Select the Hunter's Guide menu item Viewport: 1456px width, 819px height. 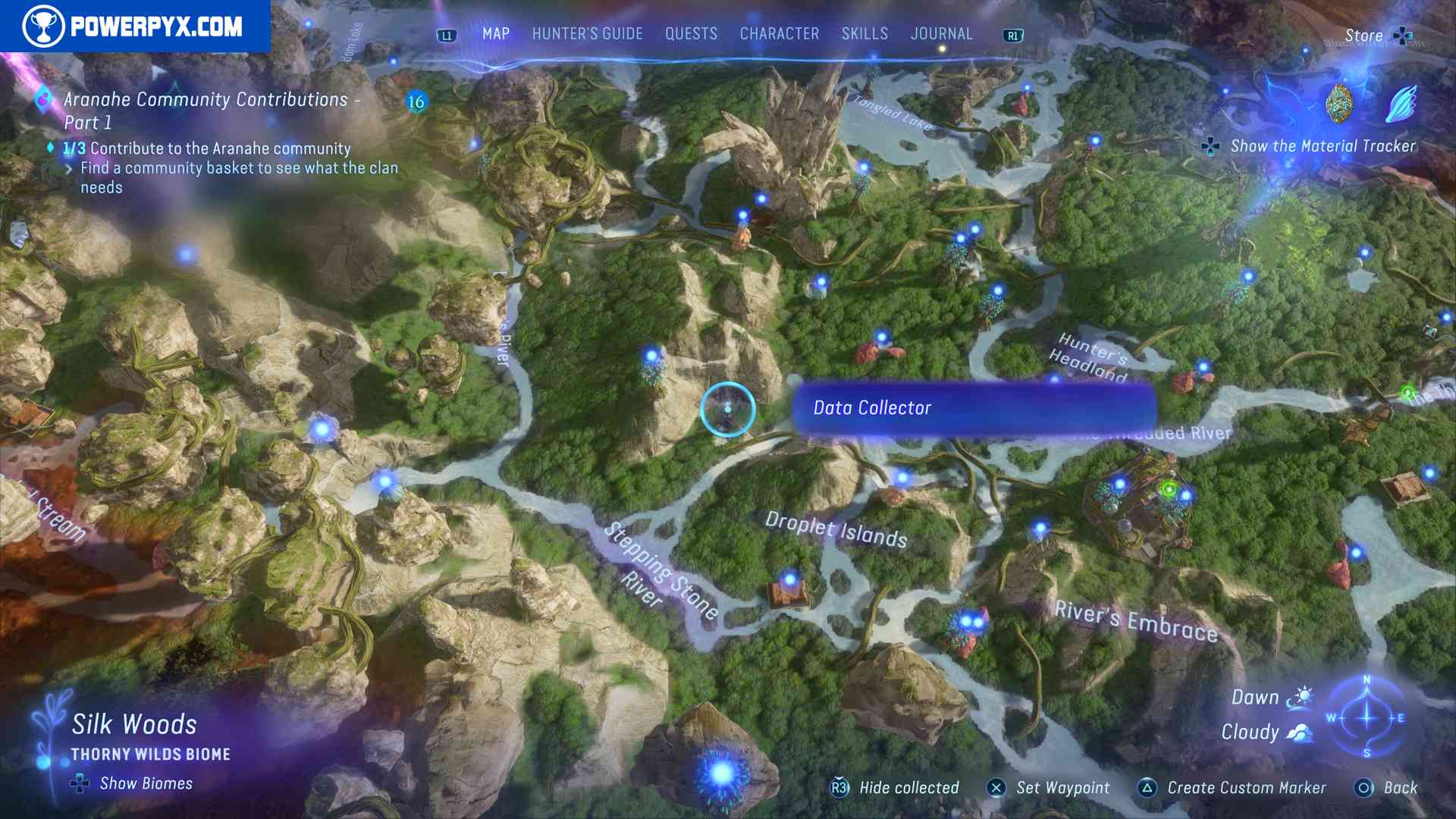click(586, 33)
